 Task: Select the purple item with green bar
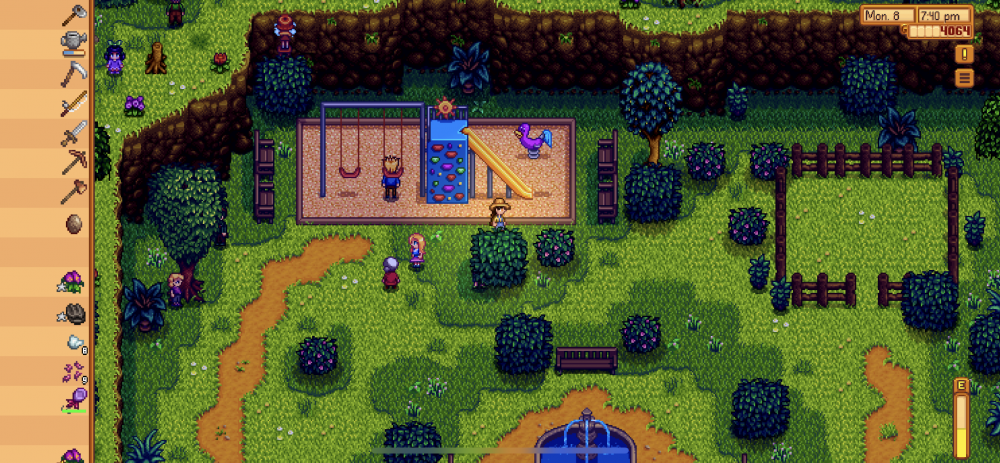click(x=73, y=401)
